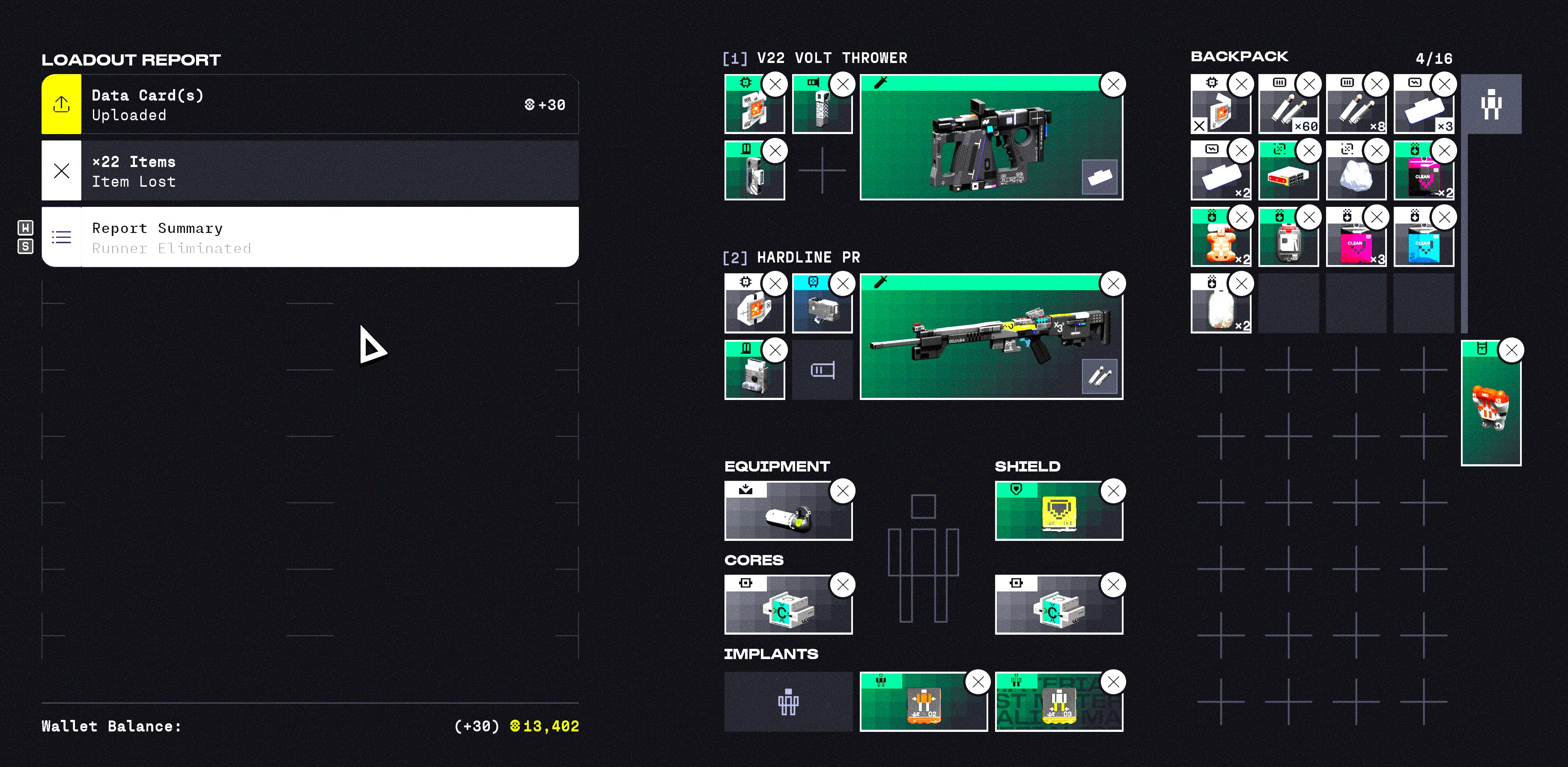Select the orange figure x2 backpack item
This screenshot has height=767, width=1568.
(x=1220, y=240)
